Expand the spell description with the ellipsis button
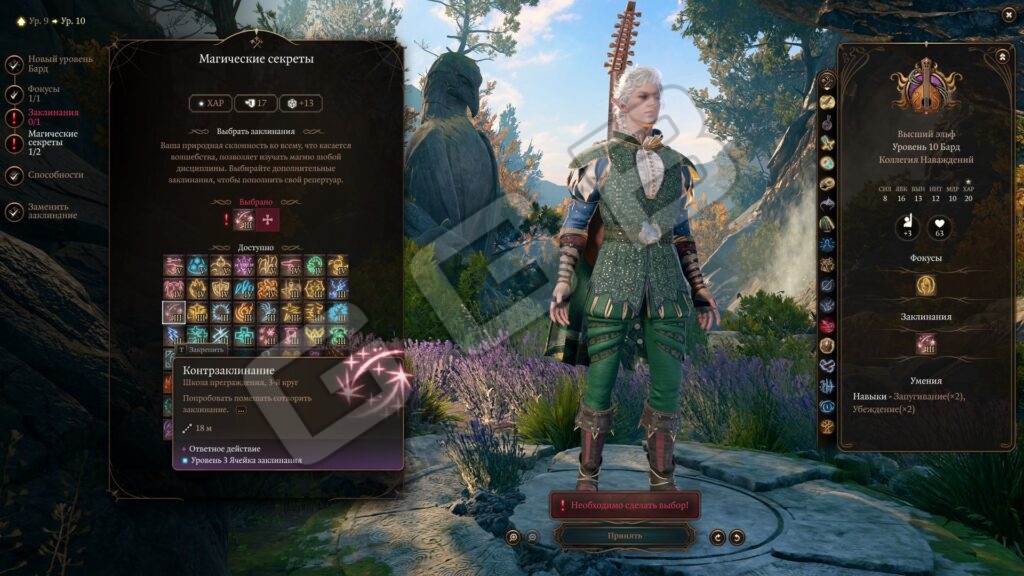Viewport: 1024px width, 576px height. point(241,410)
